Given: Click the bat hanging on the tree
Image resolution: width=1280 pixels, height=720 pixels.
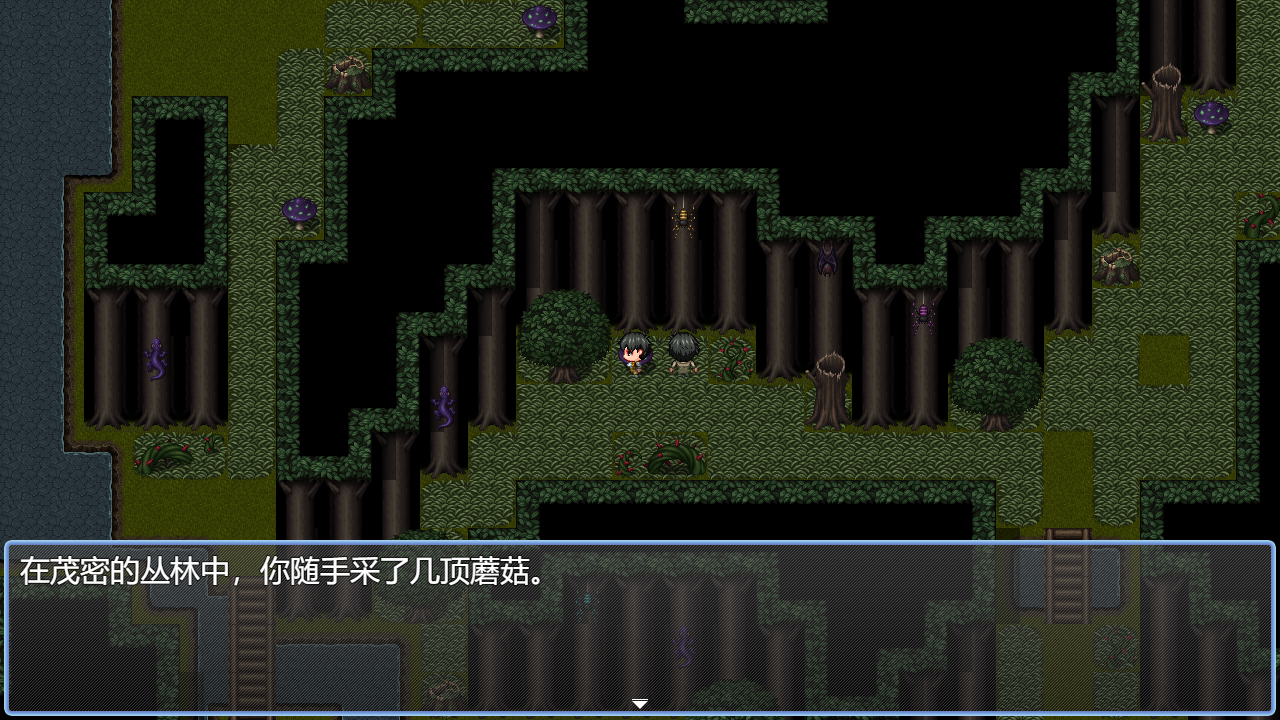Looking at the screenshot, I should [827, 258].
